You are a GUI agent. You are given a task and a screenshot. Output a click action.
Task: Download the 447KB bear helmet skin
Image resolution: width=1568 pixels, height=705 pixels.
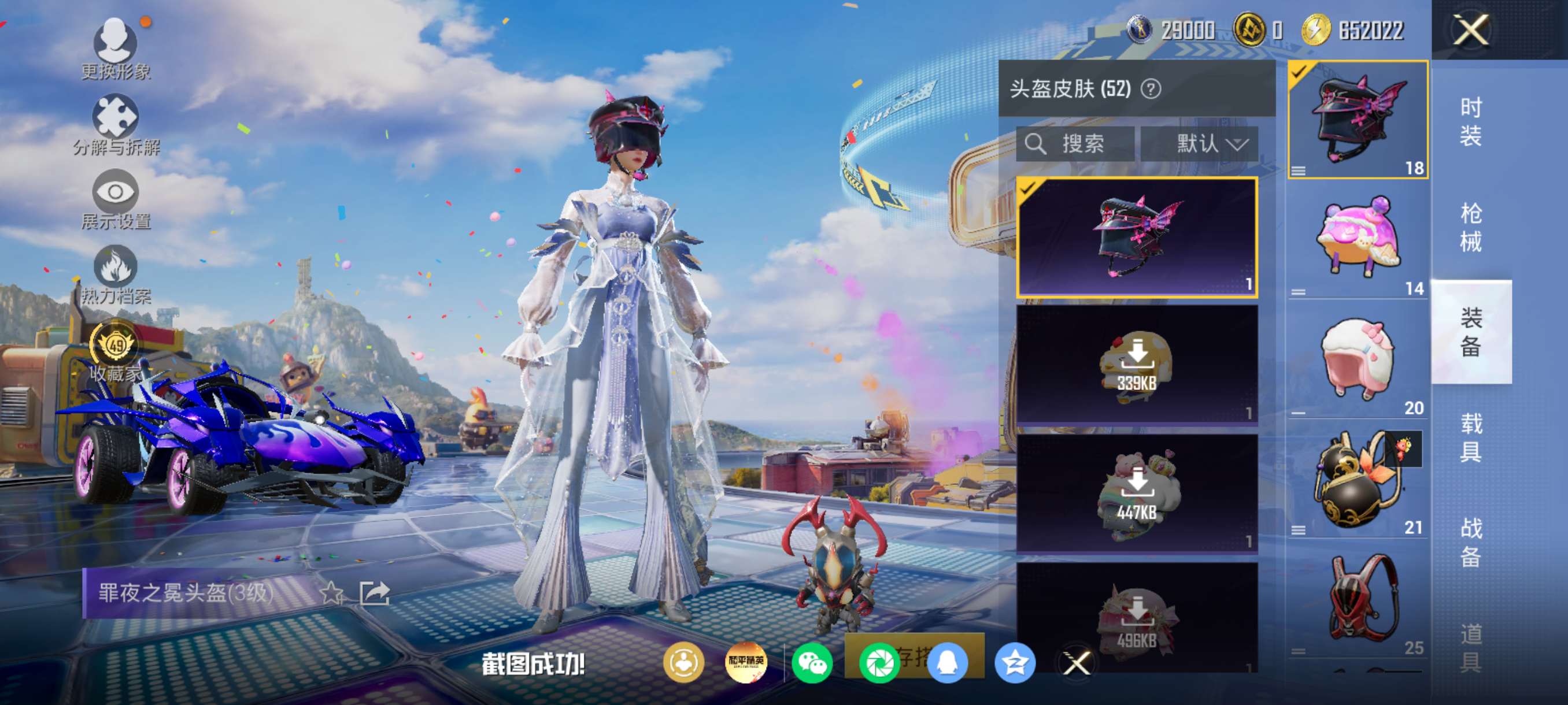[1137, 493]
